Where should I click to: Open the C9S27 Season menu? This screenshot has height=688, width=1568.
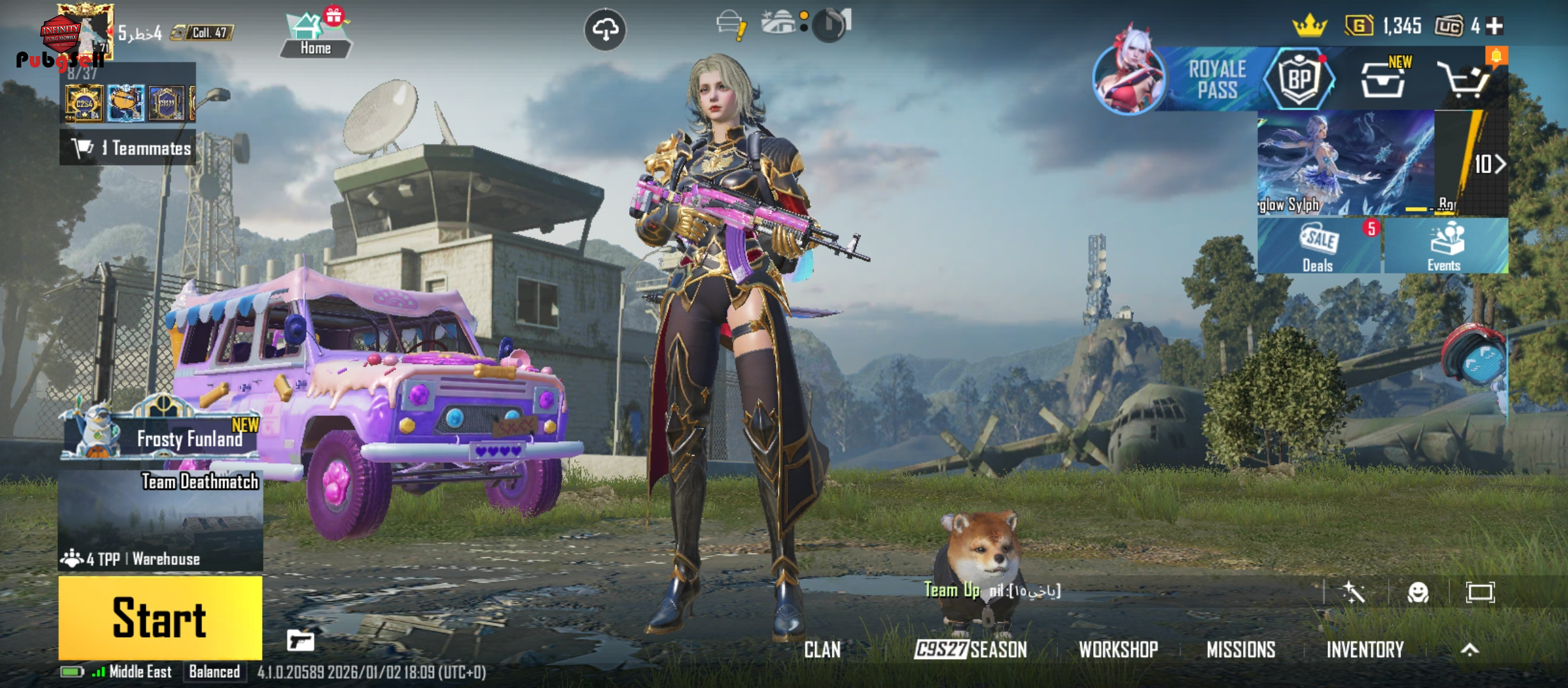(x=970, y=650)
